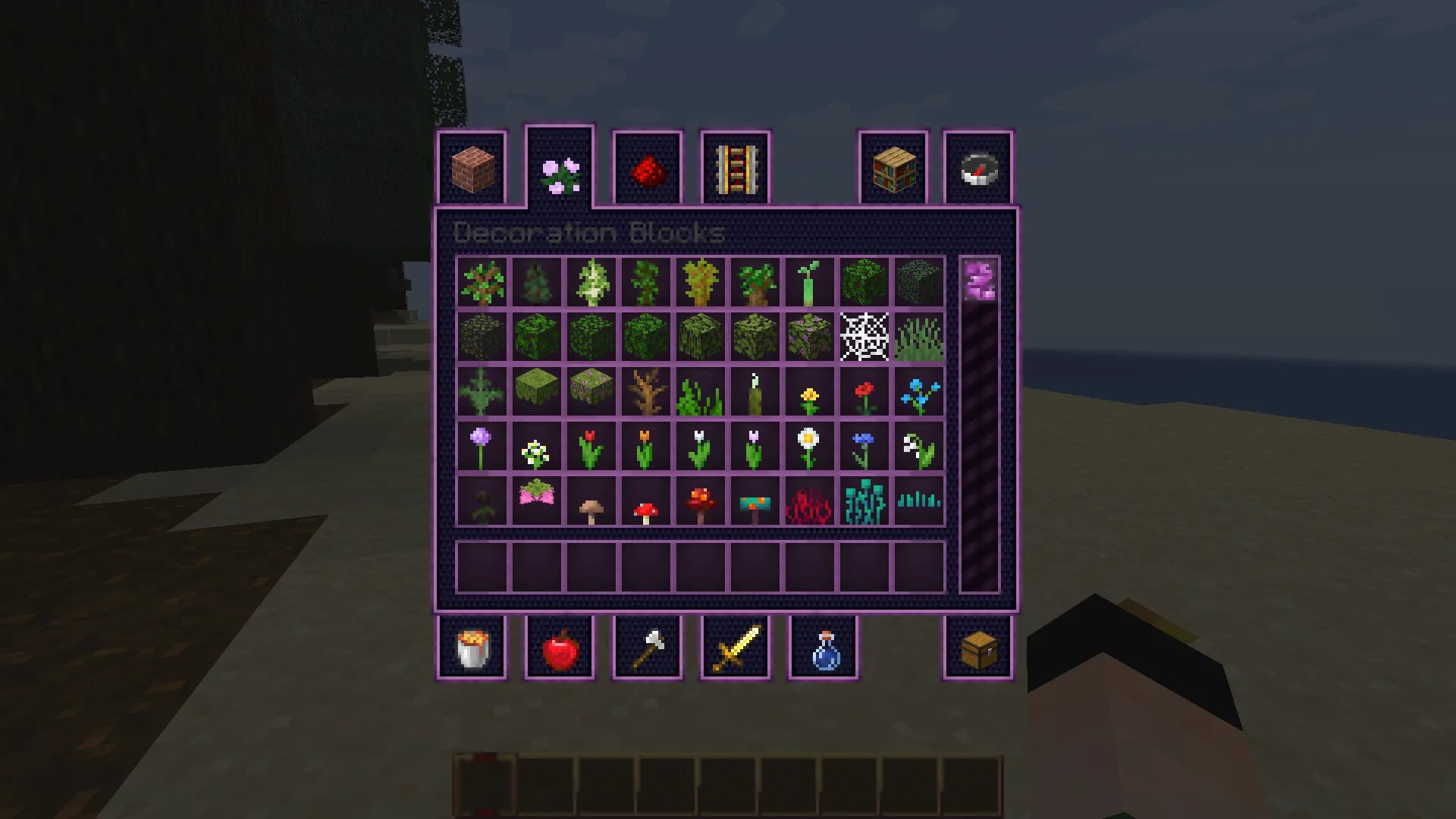Open the player inventory chest tab
Image resolution: width=1456 pixels, height=819 pixels.
(x=977, y=648)
